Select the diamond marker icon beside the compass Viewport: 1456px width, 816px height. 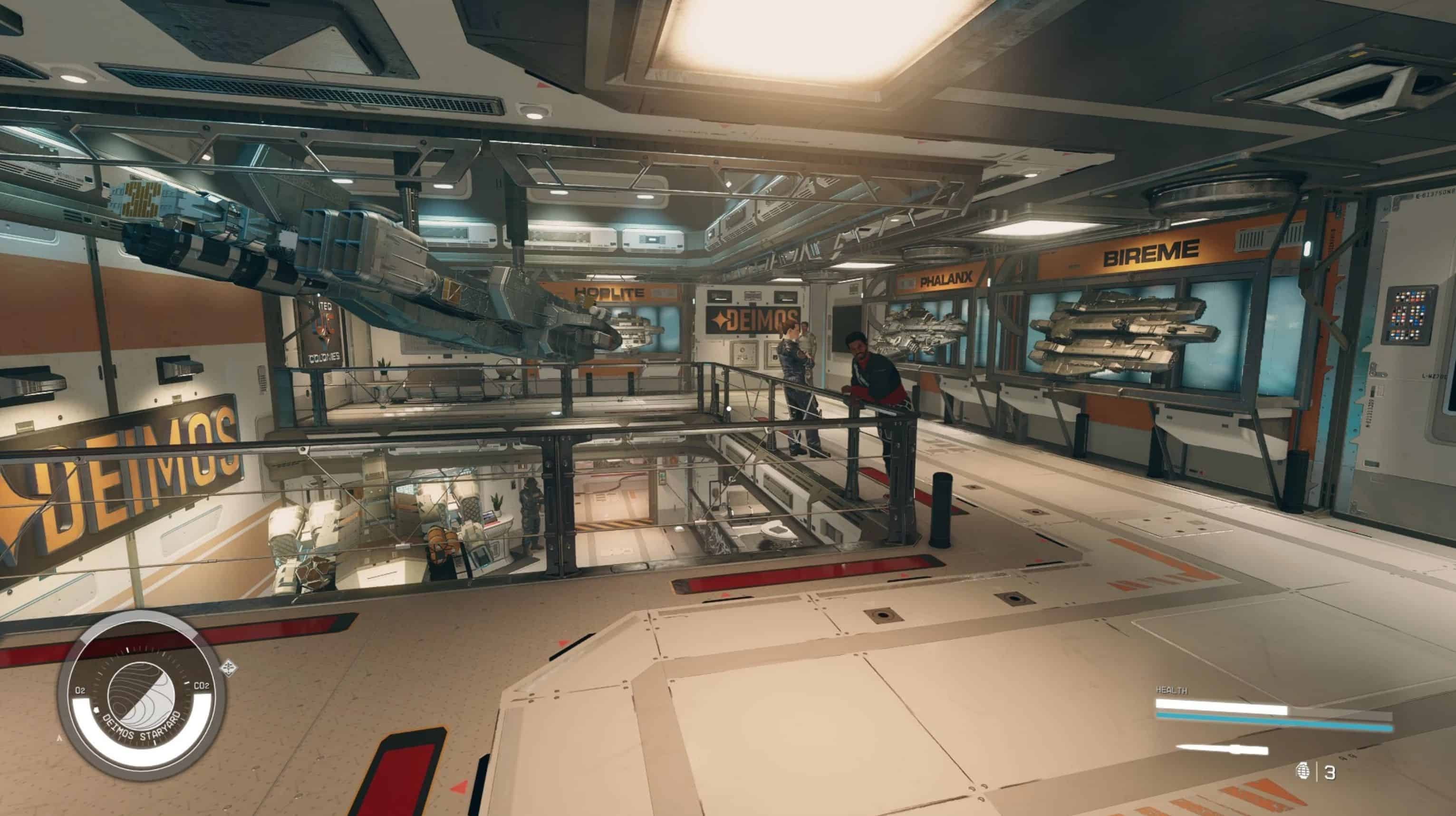pyautogui.click(x=229, y=667)
